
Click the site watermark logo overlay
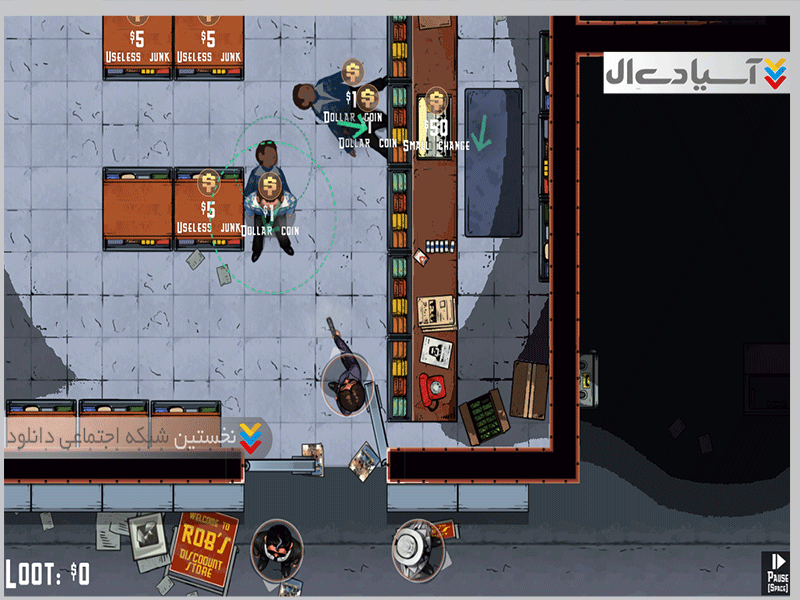pos(696,74)
